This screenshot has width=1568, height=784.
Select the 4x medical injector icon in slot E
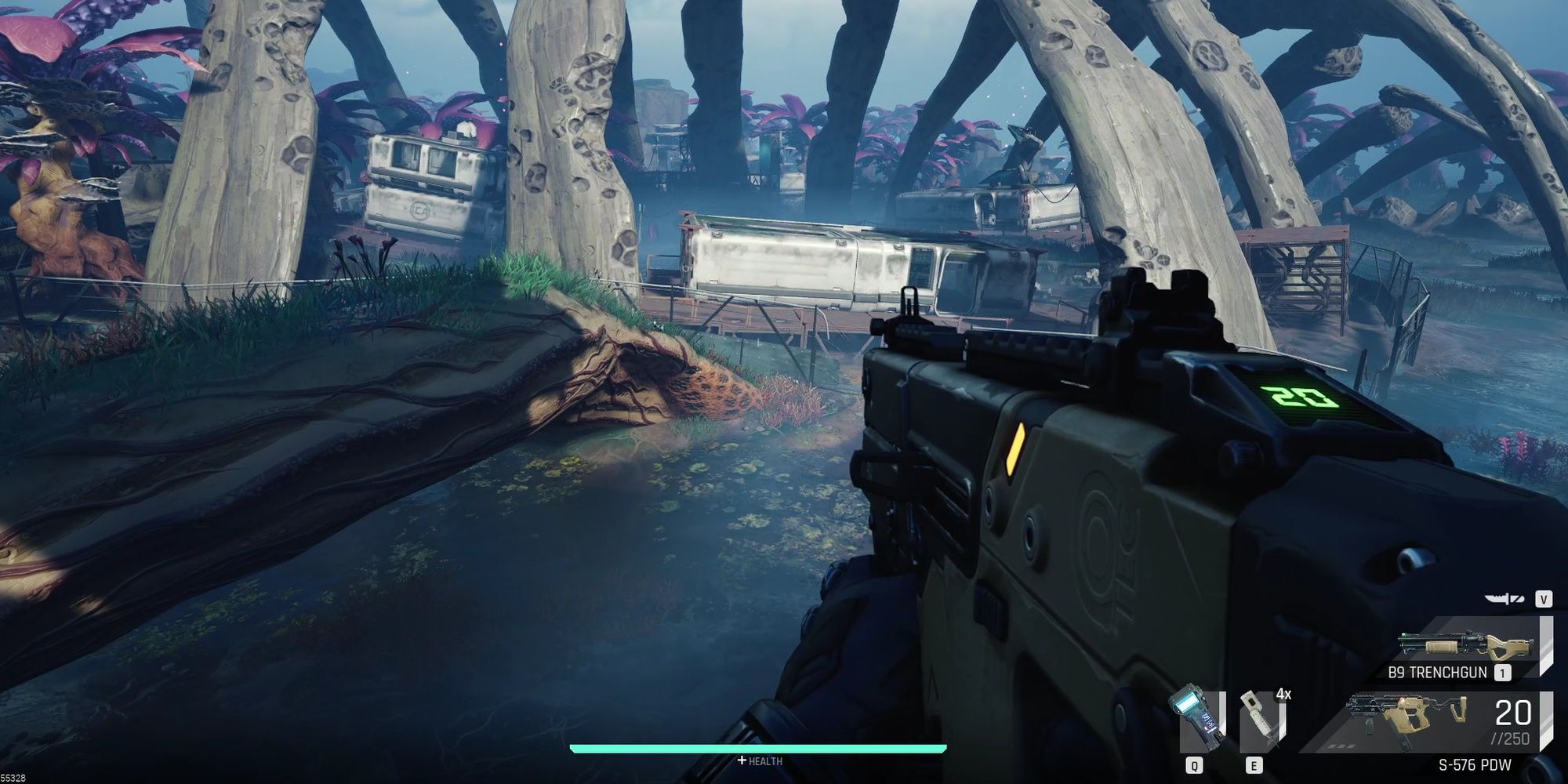tap(1259, 720)
